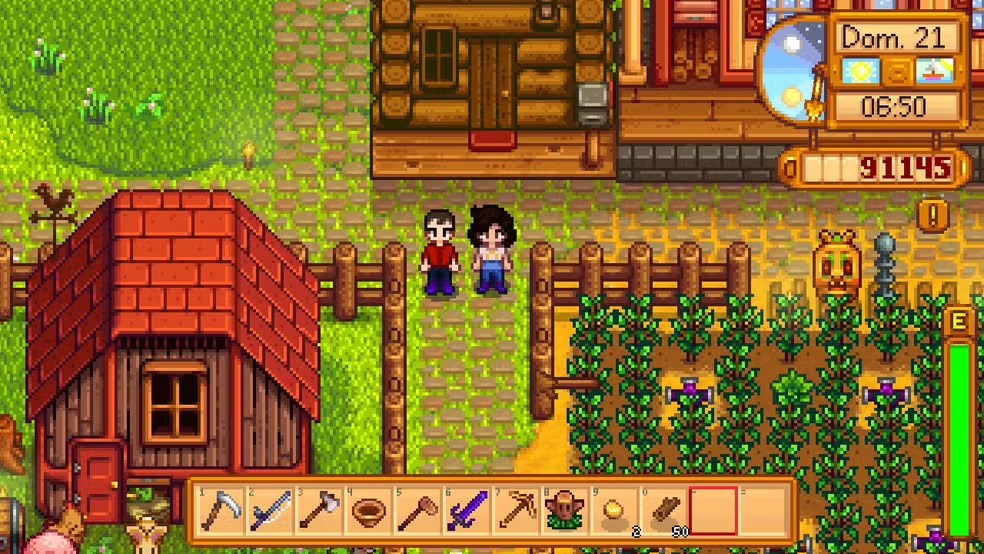
Task: Click the sunny weather forecast icon
Action: [x=860, y=72]
